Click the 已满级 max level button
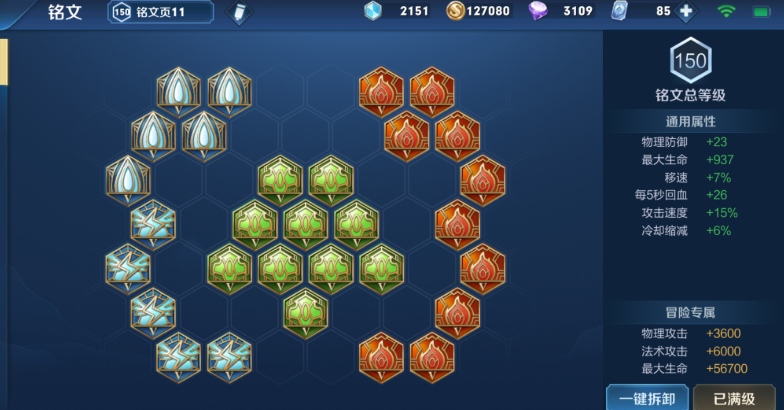The height and width of the screenshot is (410, 784). pos(734,397)
